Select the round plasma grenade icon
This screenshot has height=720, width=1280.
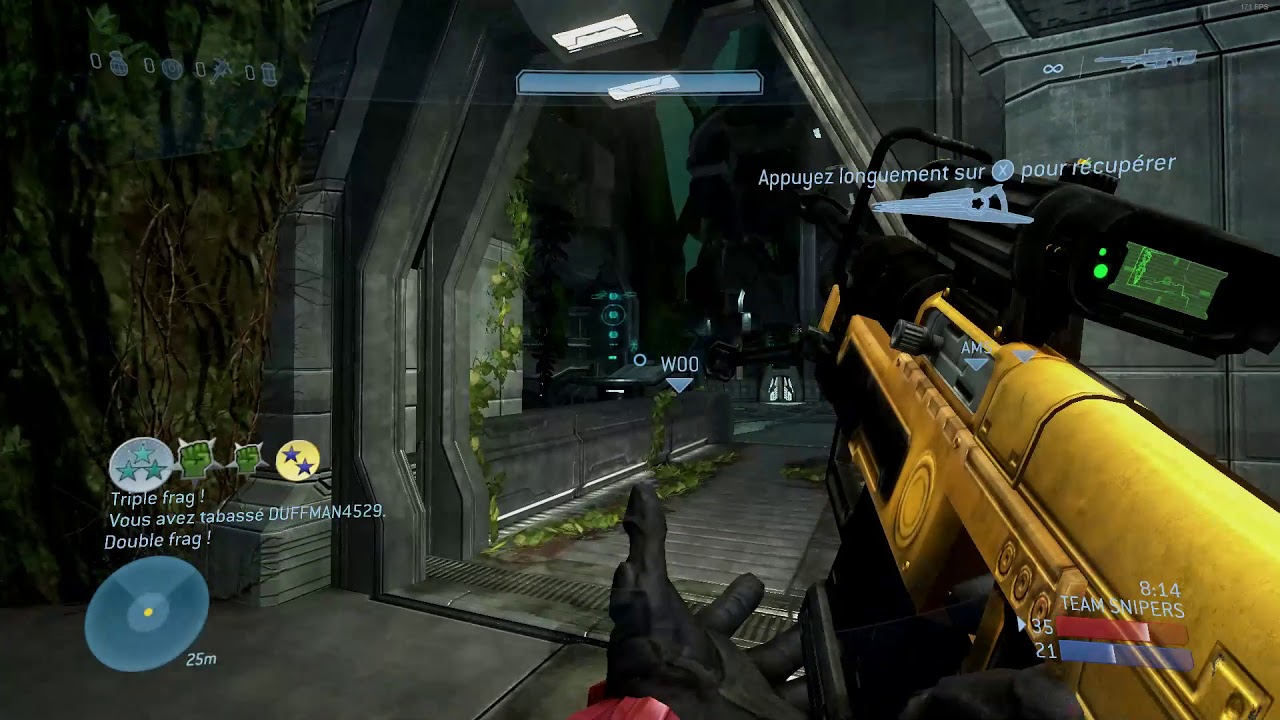click(x=172, y=68)
